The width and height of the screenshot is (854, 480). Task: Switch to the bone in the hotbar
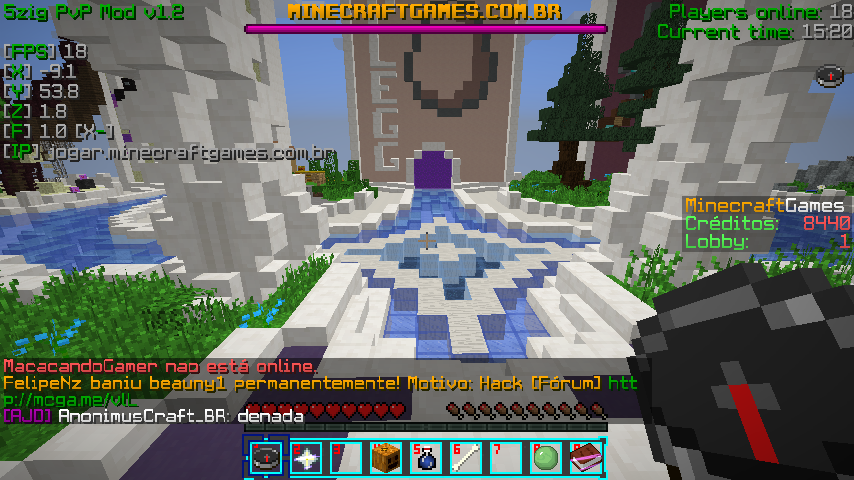click(x=466, y=457)
